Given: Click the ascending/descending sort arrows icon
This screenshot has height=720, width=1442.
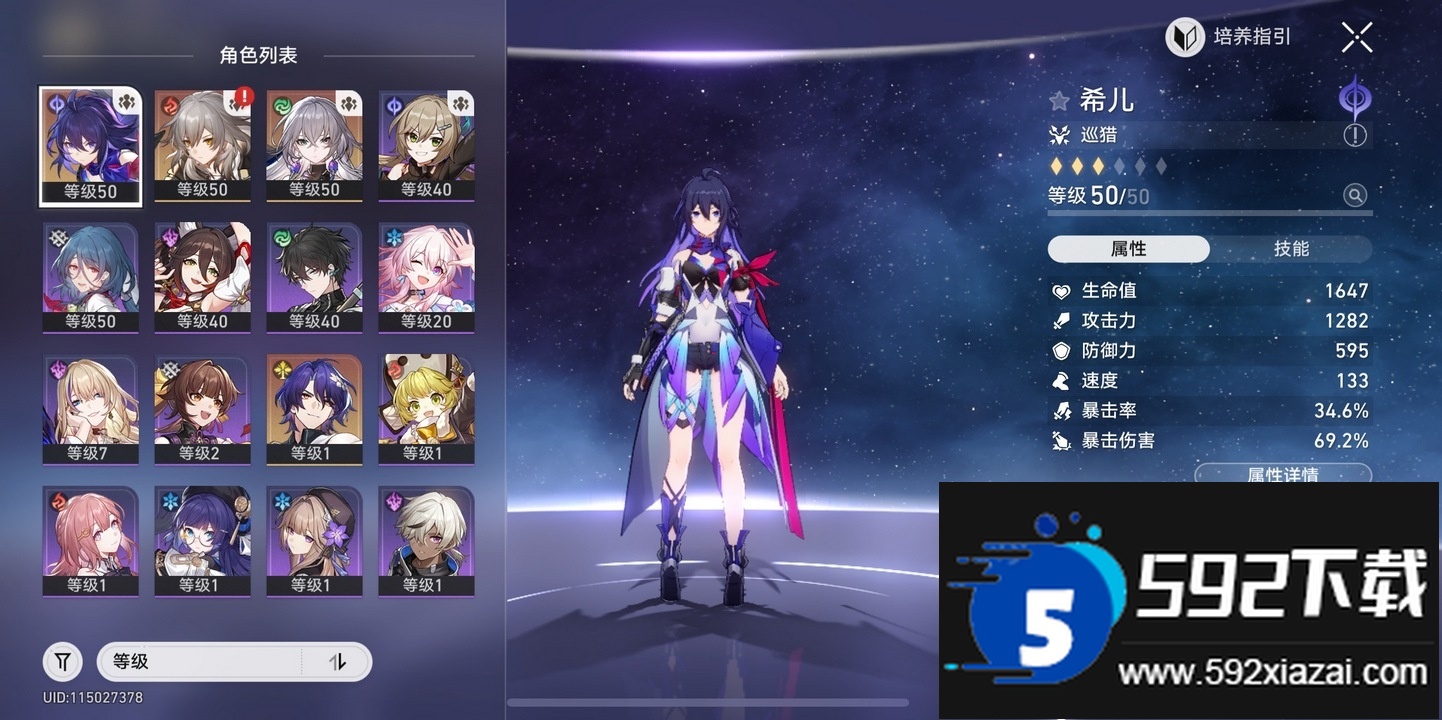Looking at the screenshot, I should pyautogui.click(x=340, y=661).
